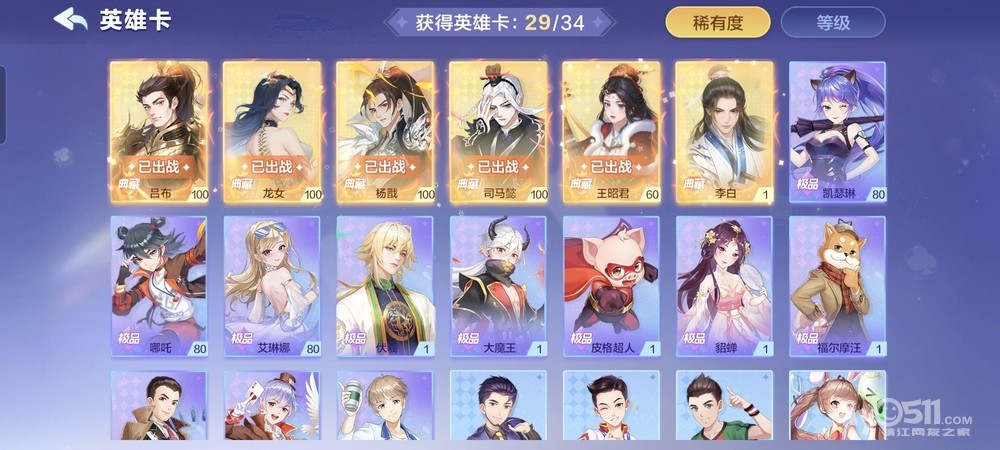Pick the 李白 hero card
This screenshot has width=1000, height=450.
pos(724,130)
